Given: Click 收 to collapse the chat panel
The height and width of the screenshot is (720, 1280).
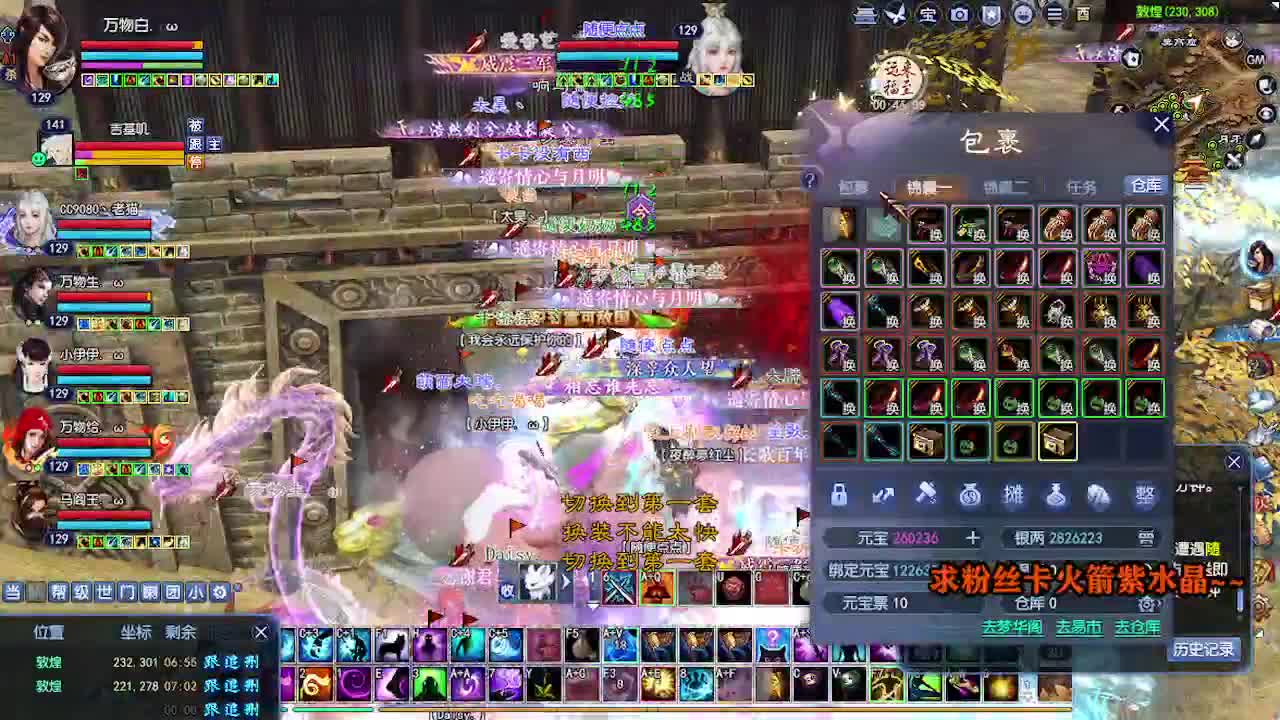Looking at the screenshot, I should (509, 589).
